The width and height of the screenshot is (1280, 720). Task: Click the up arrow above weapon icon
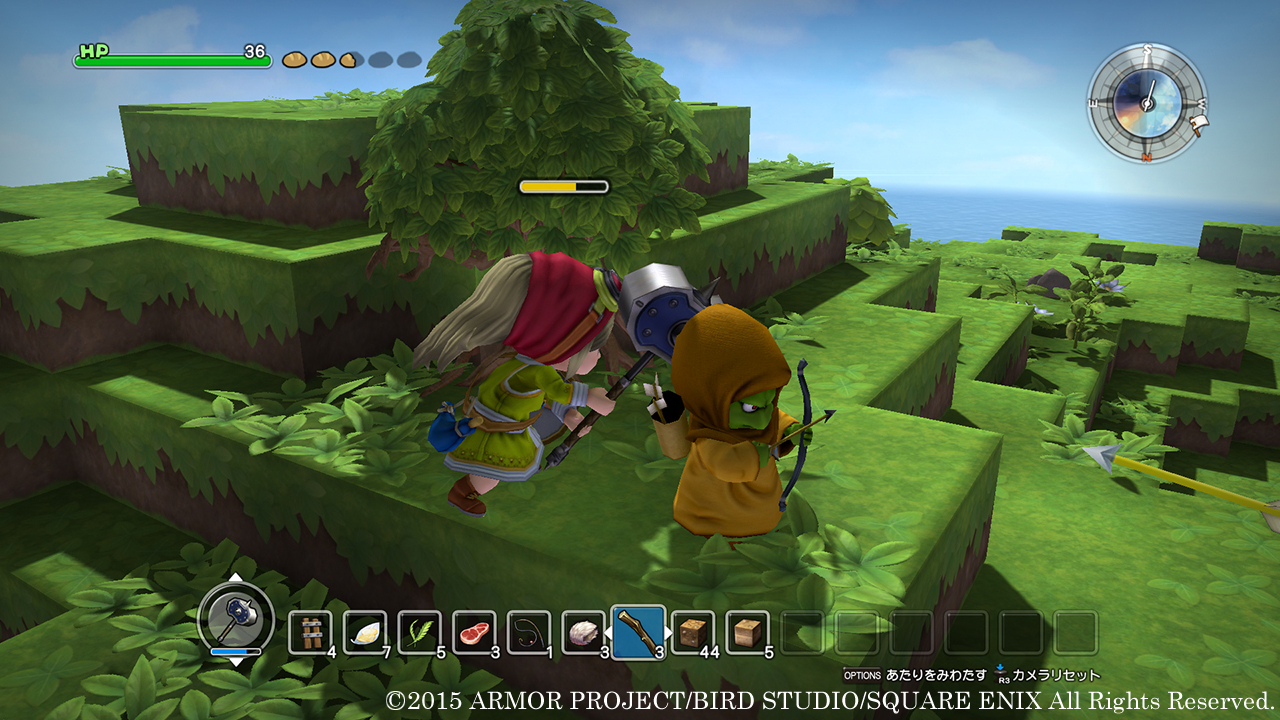click(x=235, y=577)
